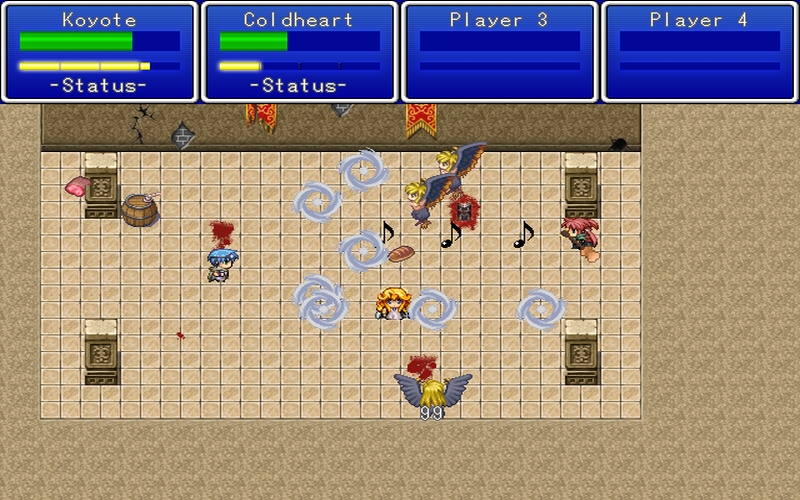The width and height of the screenshot is (800, 500).
Task: Select Koyote's player status panel
Action: [x=99, y=52]
